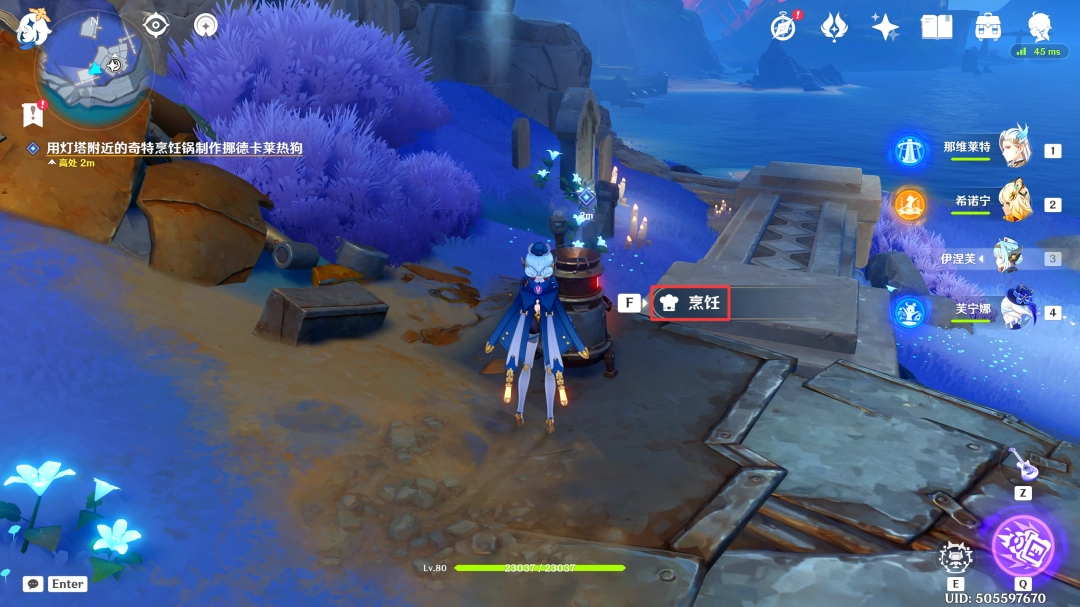
Task: Use the elemental skill icon
Action: 955,557
